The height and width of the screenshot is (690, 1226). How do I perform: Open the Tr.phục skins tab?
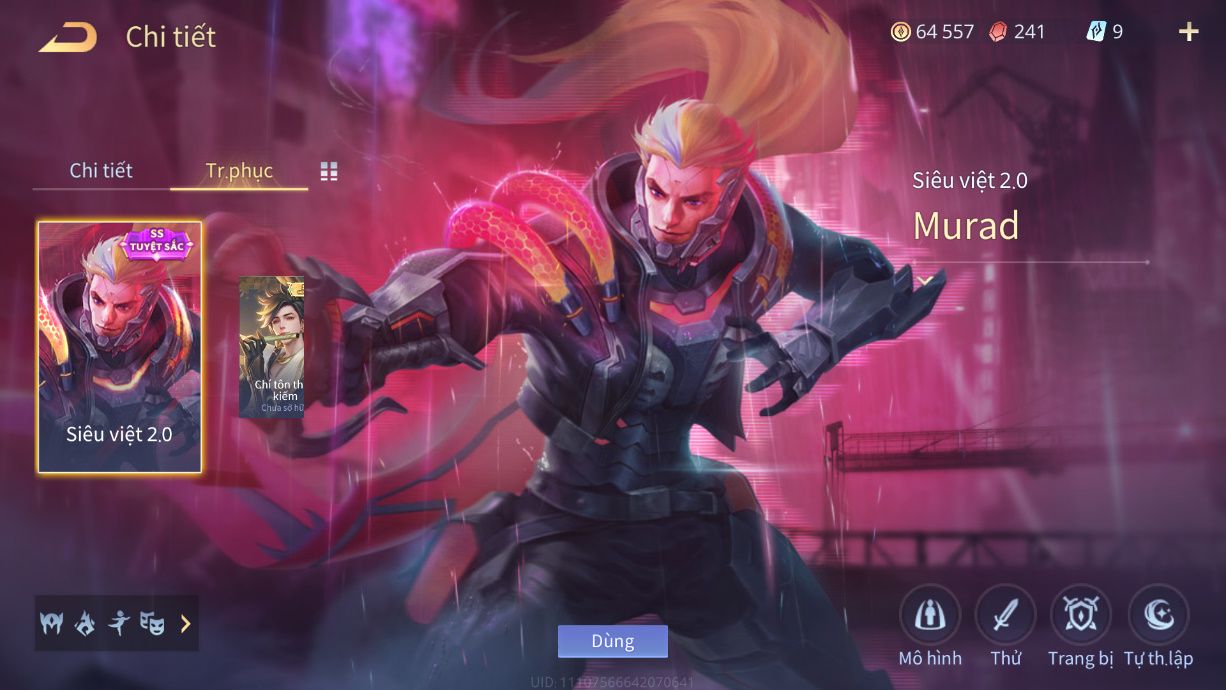click(x=239, y=170)
